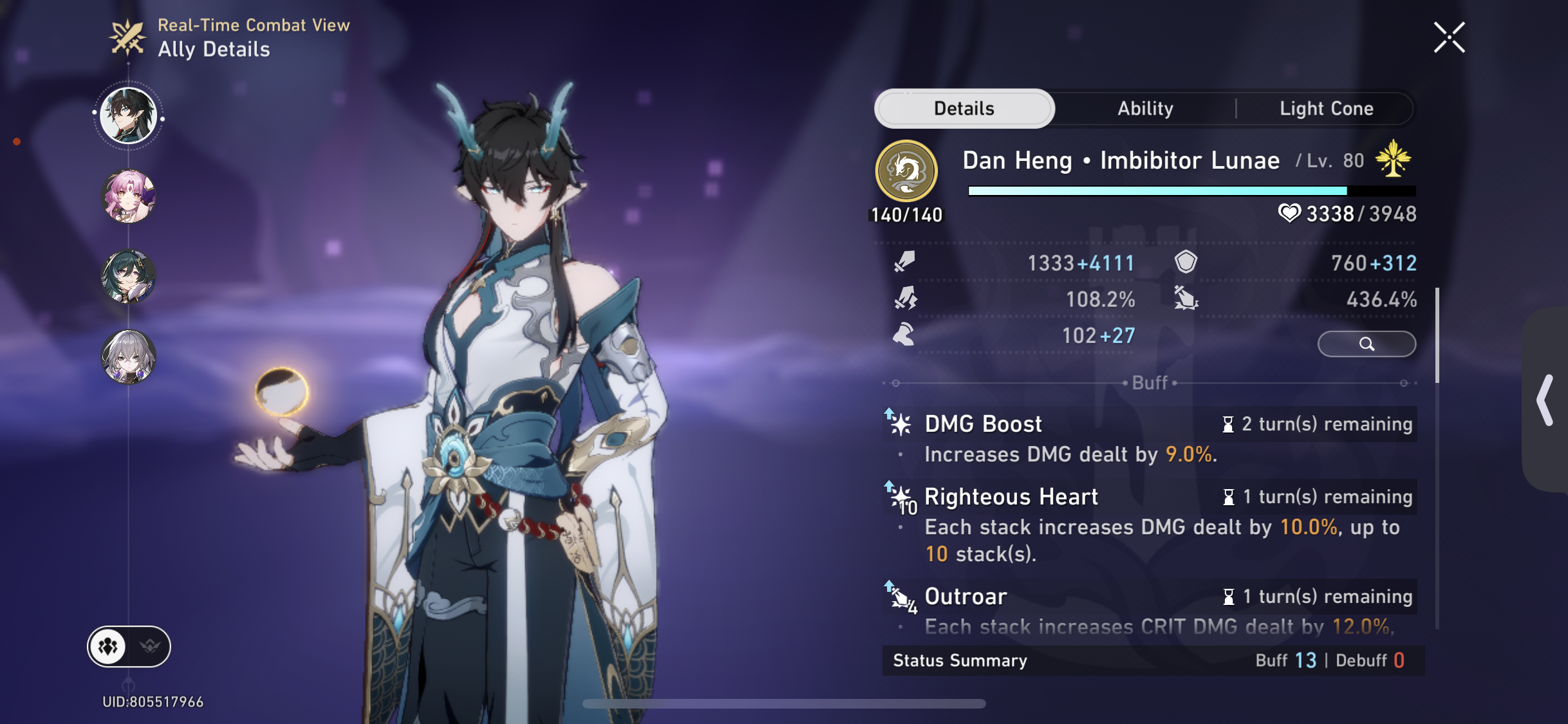Click the DMG Boost buff star icon
Screen dimensions: 1568x724
click(901, 423)
